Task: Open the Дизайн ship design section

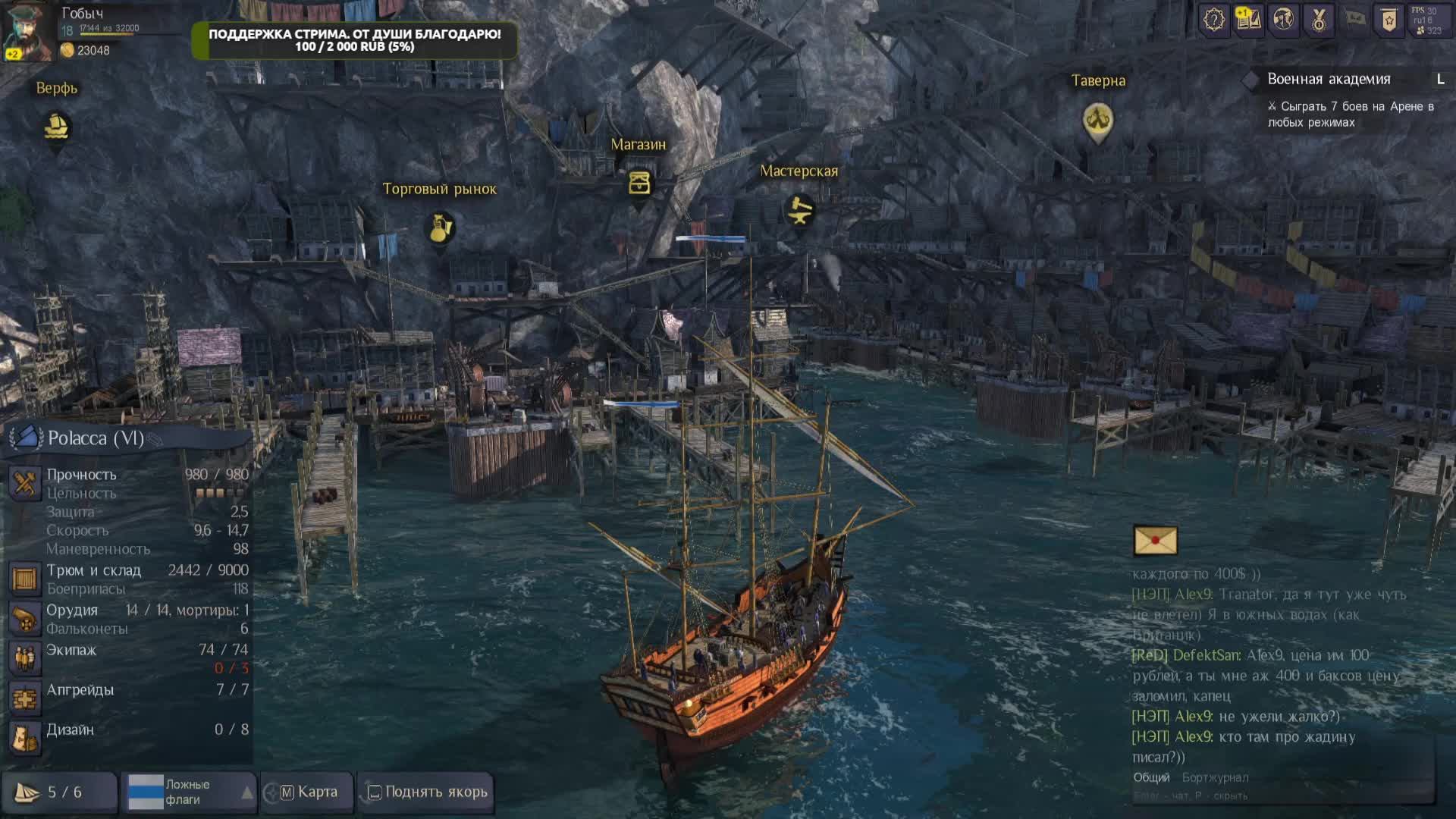Action: pyautogui.click(x=71, y=730)
